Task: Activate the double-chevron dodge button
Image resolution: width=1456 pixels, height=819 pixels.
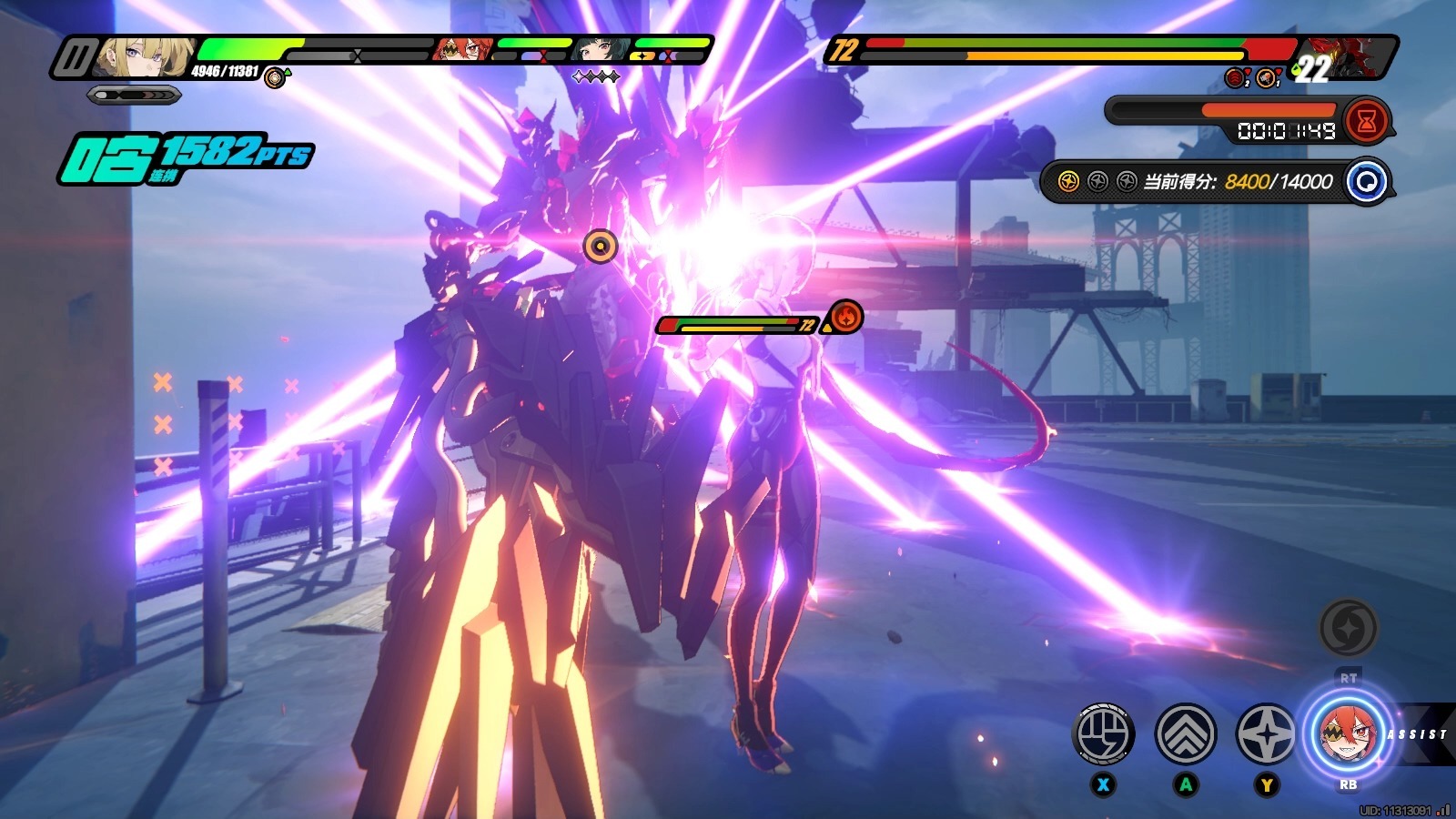Action: click(x=1186, y=733)
